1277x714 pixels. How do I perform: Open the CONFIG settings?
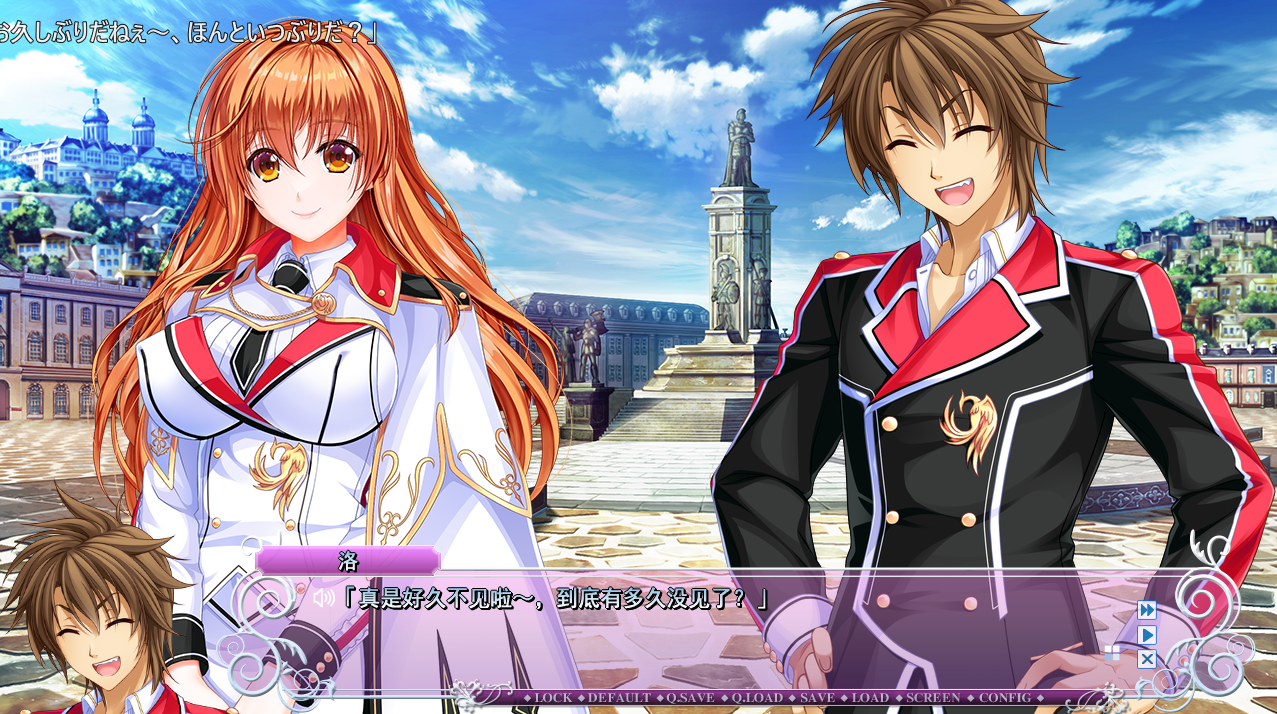click(x=1004, y=697)
